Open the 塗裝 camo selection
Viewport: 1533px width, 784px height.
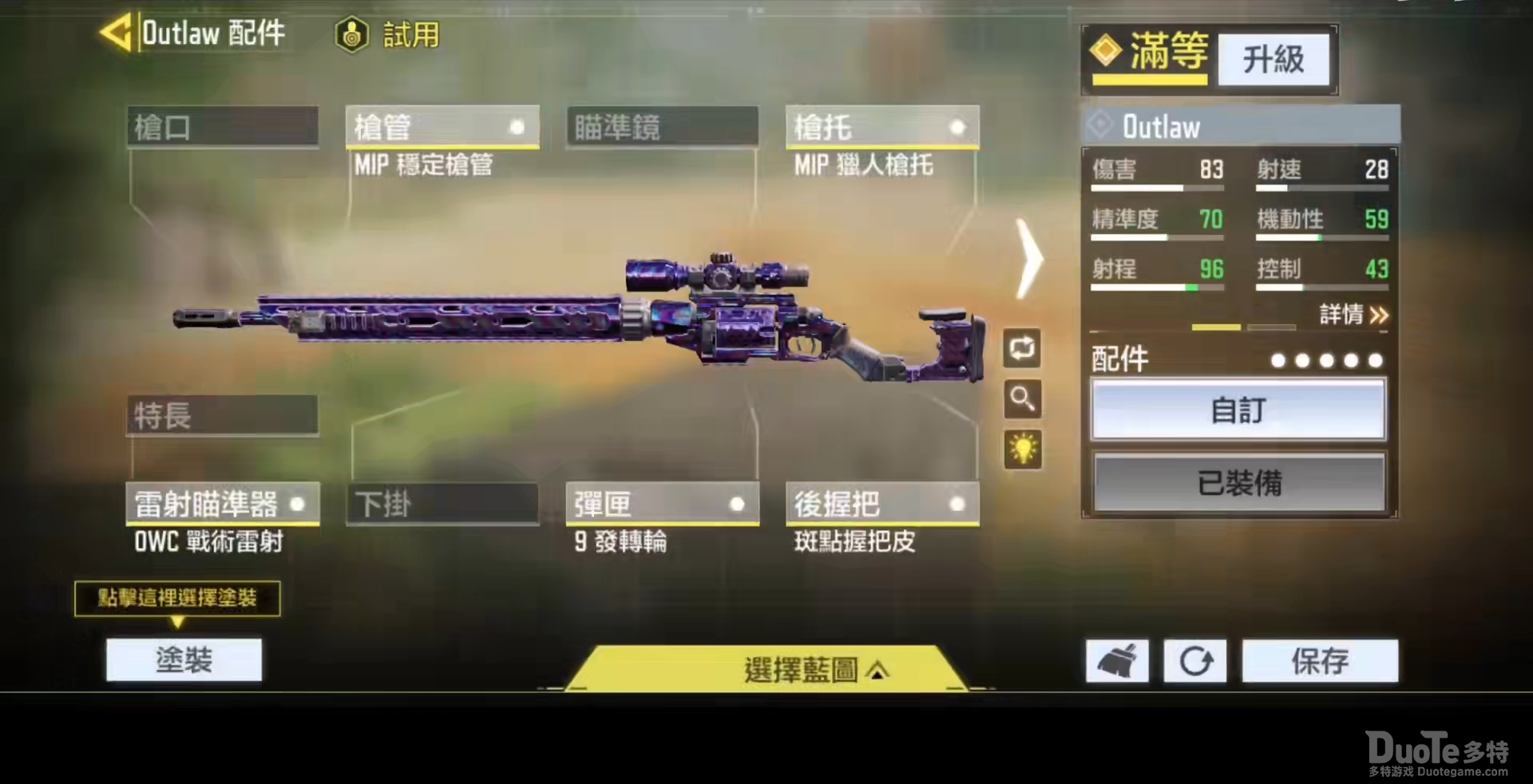[x=184, y=659]
